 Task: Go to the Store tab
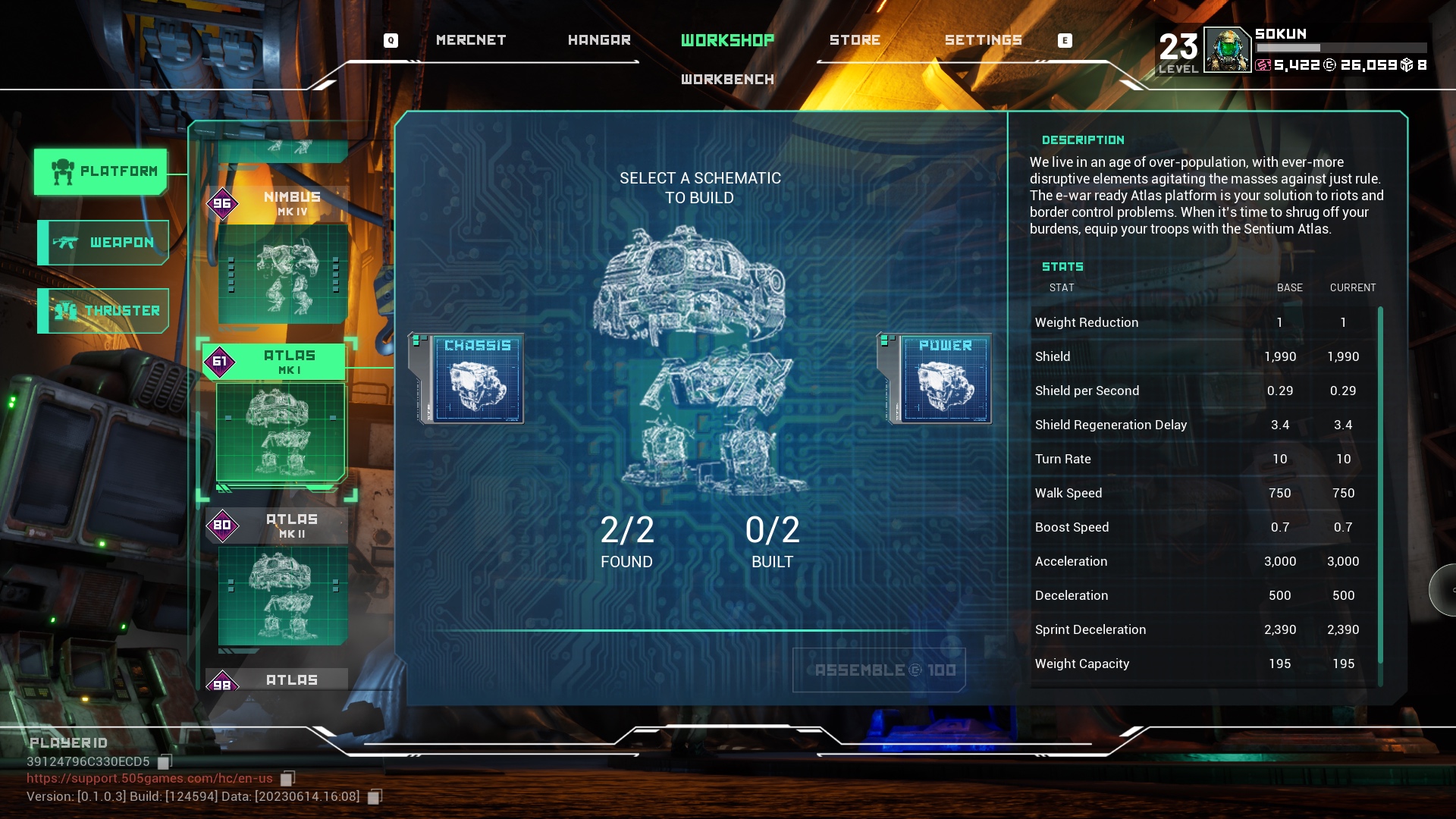click(855, 40)
